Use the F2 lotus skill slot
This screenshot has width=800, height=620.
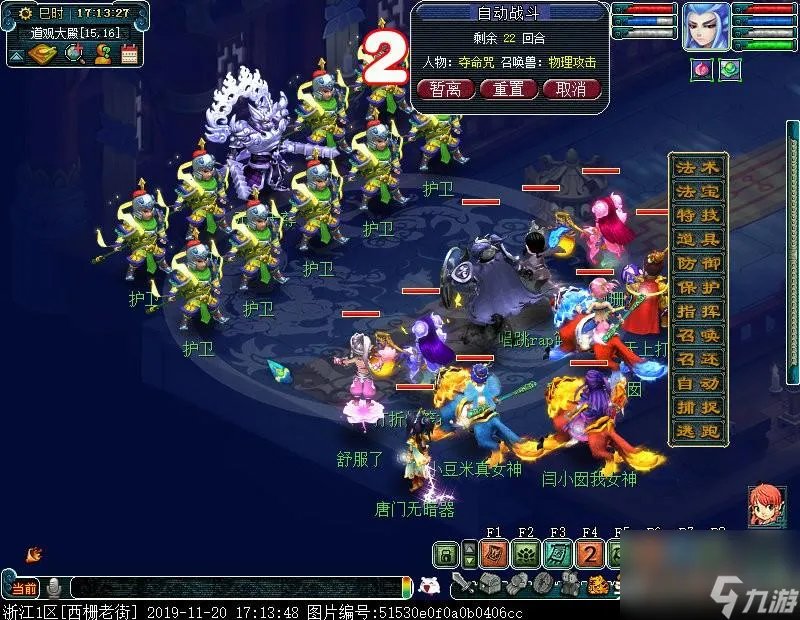526,554
